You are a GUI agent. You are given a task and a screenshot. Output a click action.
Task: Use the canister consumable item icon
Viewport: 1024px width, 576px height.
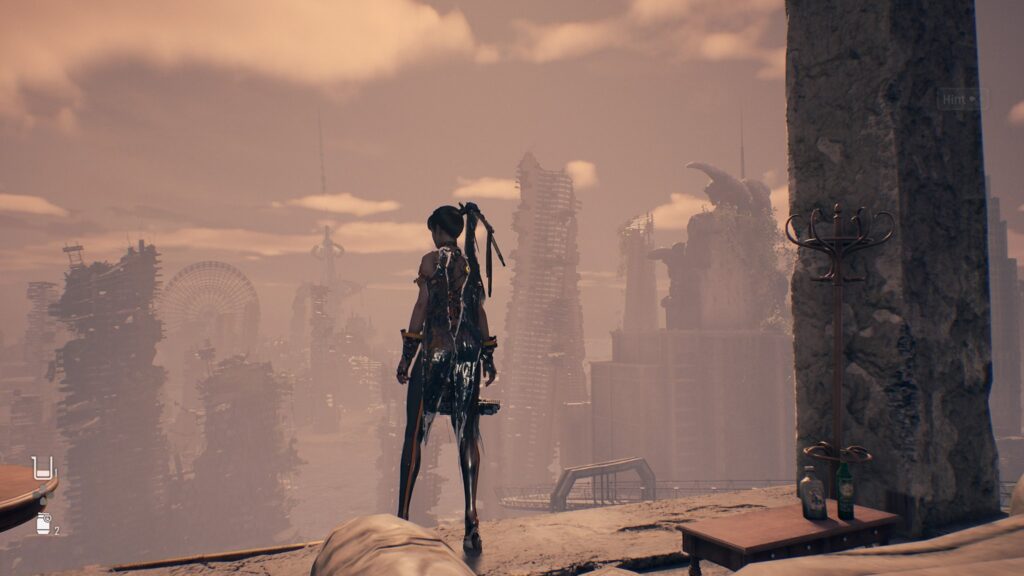pyautogui.click(x=44, y=523)
